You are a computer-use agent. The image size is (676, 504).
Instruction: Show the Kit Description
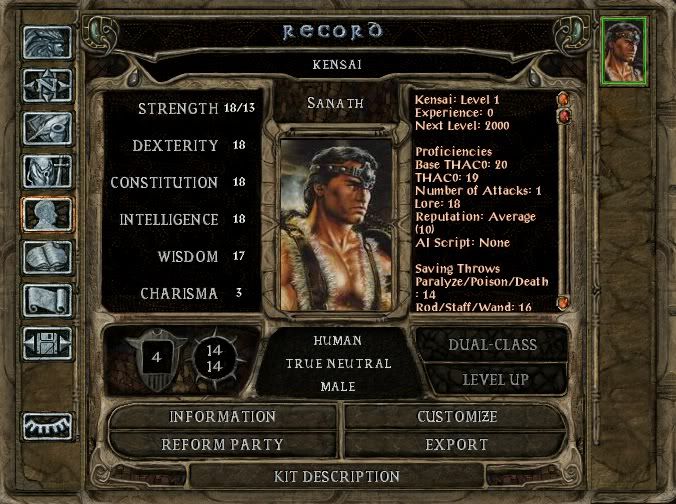pos(337,476)
